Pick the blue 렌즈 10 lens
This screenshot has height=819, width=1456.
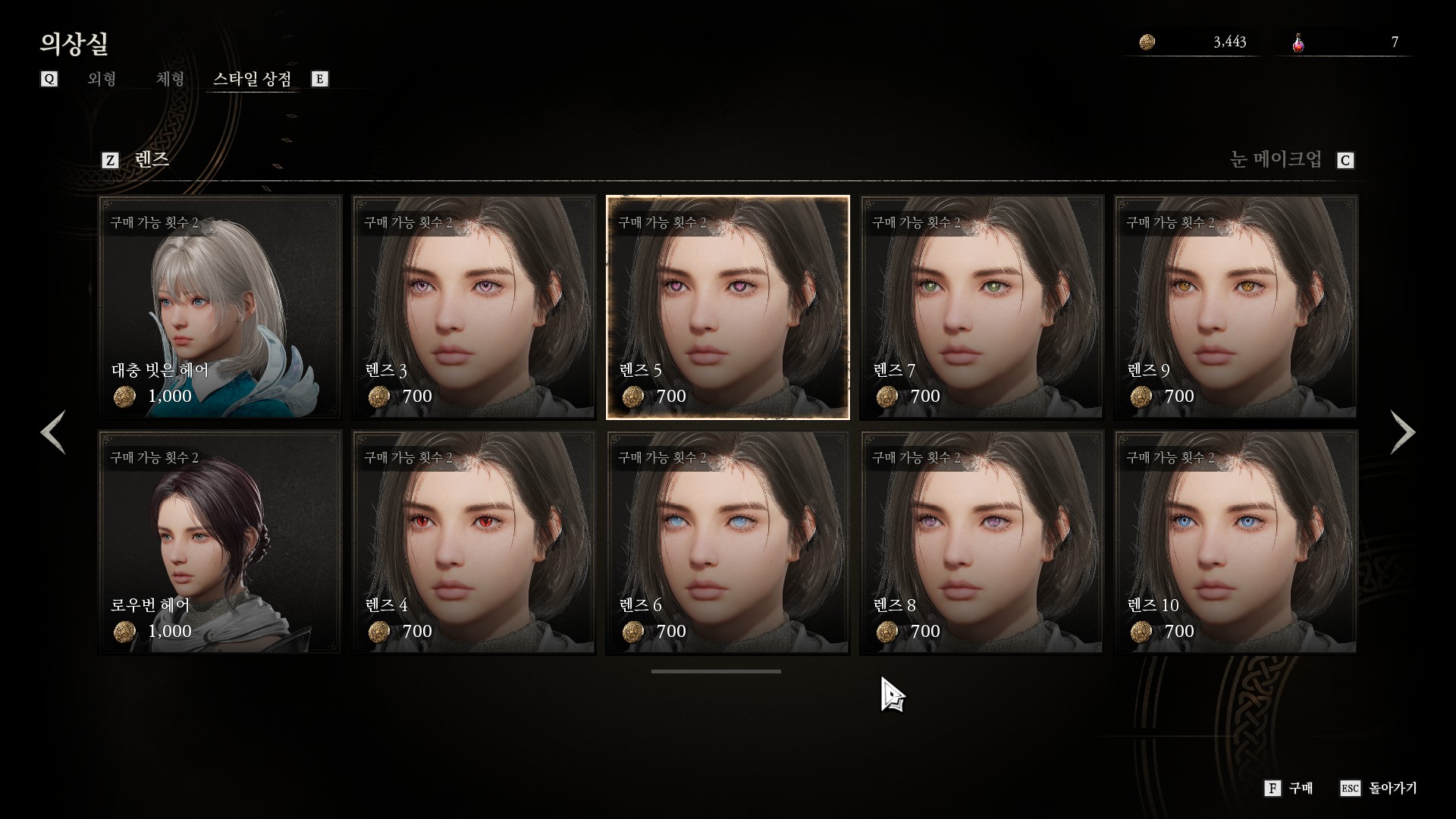pos(1236,542)
